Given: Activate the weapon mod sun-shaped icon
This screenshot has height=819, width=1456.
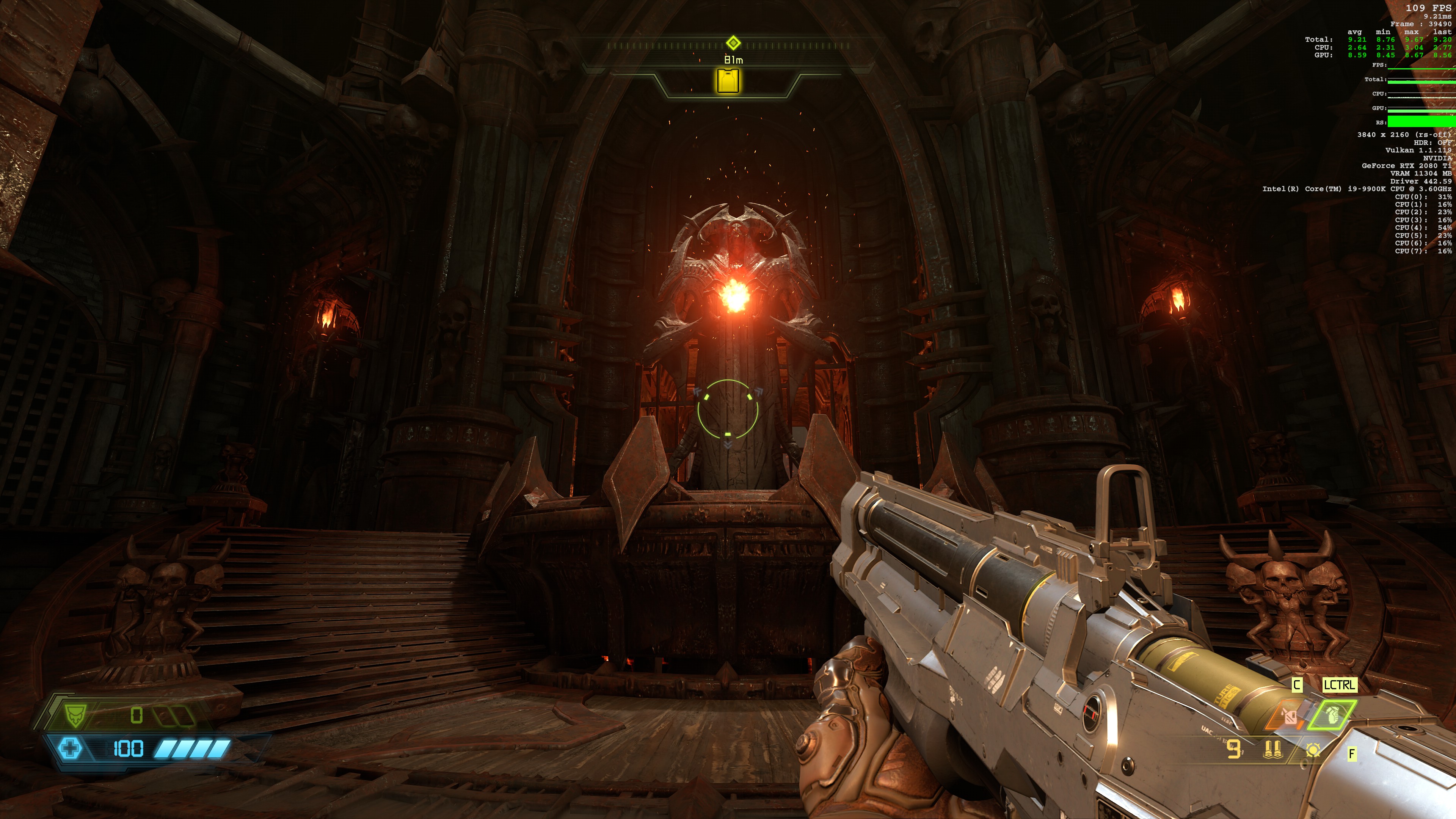Looking at the screenshot, I should [1313, 750].
